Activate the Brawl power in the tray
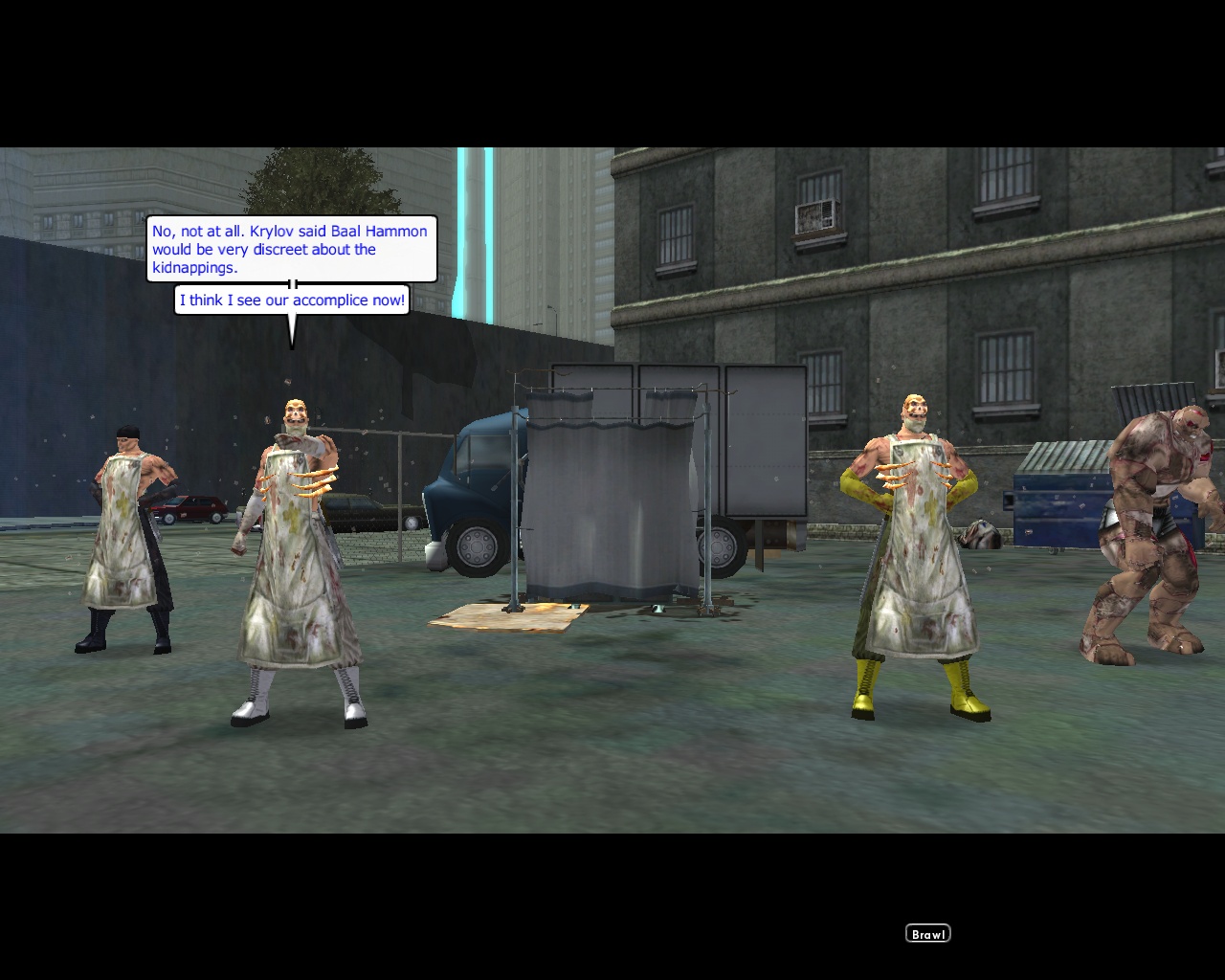Screen dimensions: 1225x980 pyautogui.click(x=926, y=933)
